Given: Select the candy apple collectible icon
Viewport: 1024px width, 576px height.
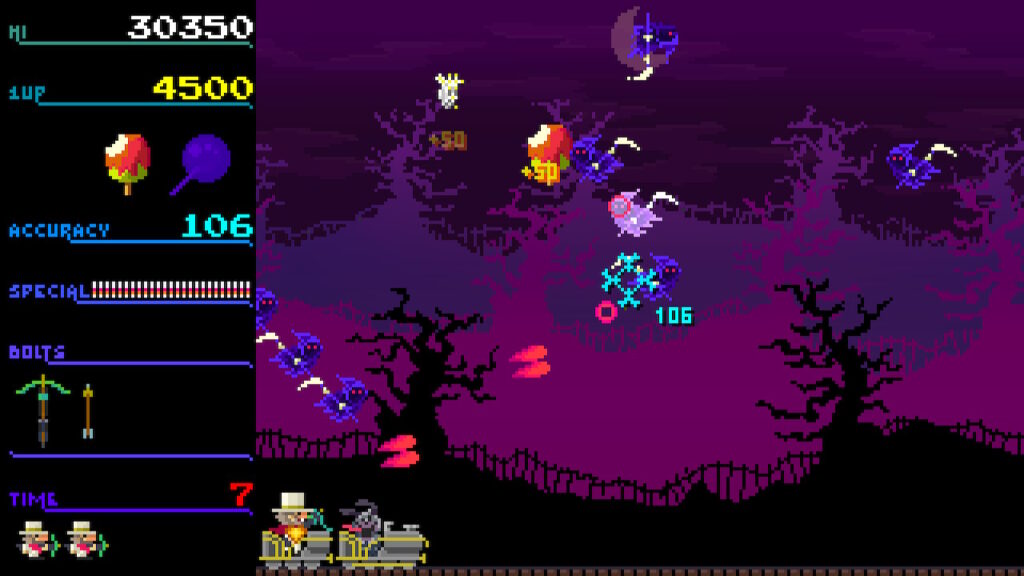Looking at the screenshot, I should click(x=128, y=161).
